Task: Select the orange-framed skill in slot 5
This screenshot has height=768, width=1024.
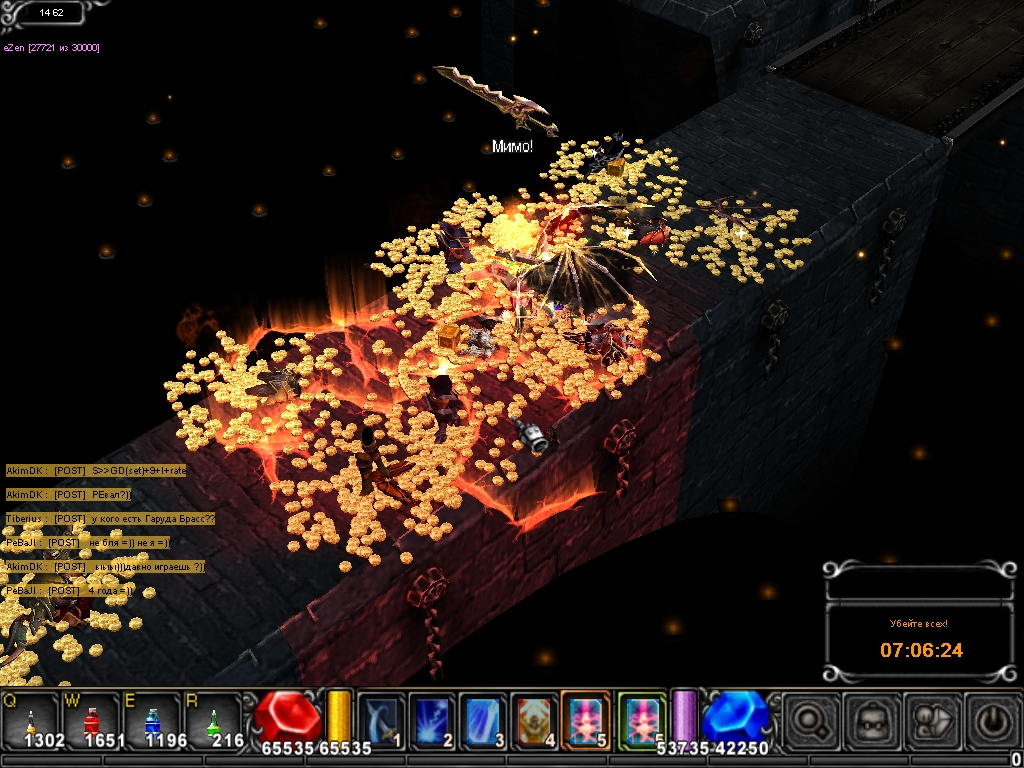Action: tap(587, 719)
